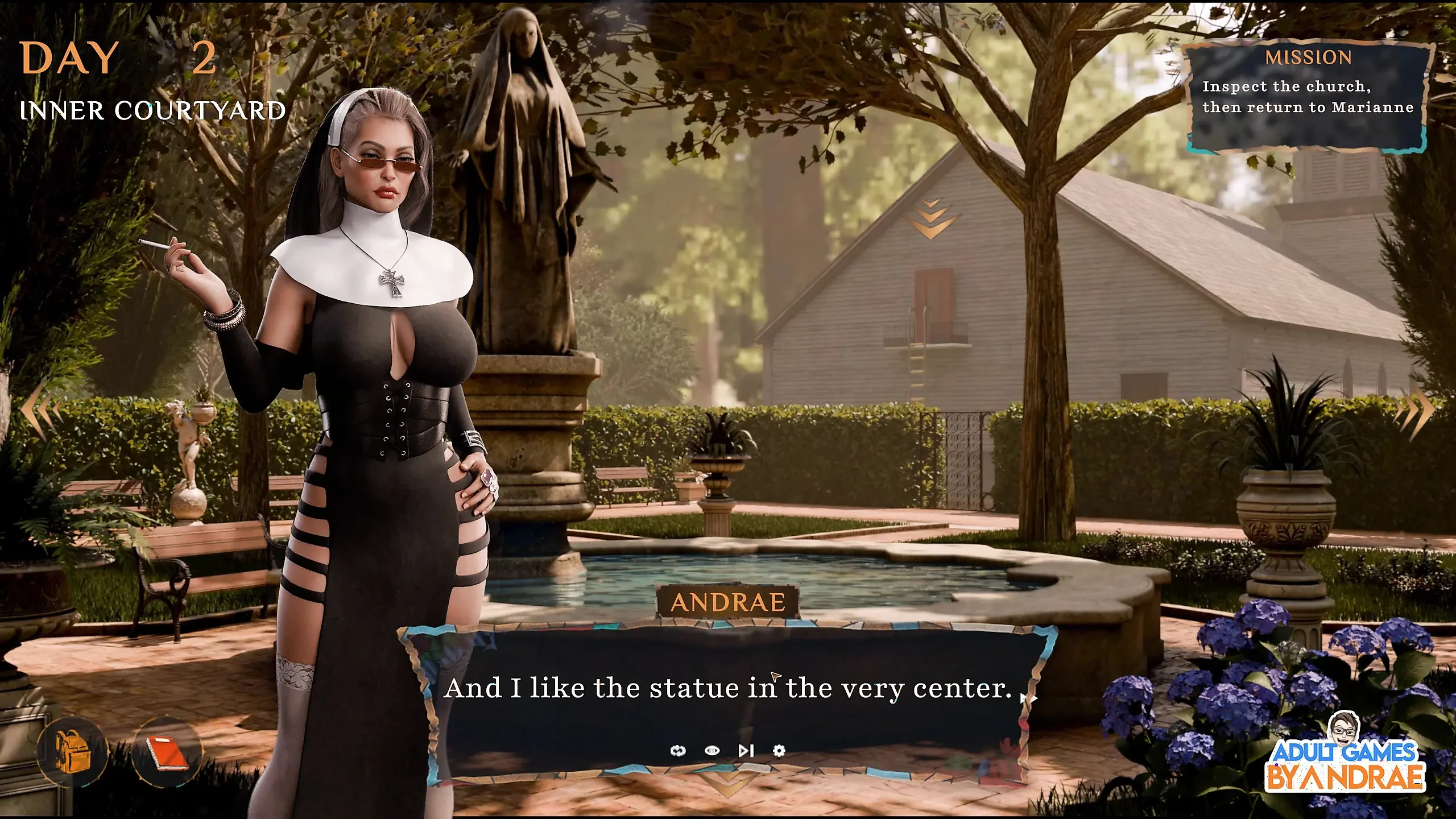Skip dialogue with the skip-forward icon
The image size is (1456, 819).
(x=746, y=751)
